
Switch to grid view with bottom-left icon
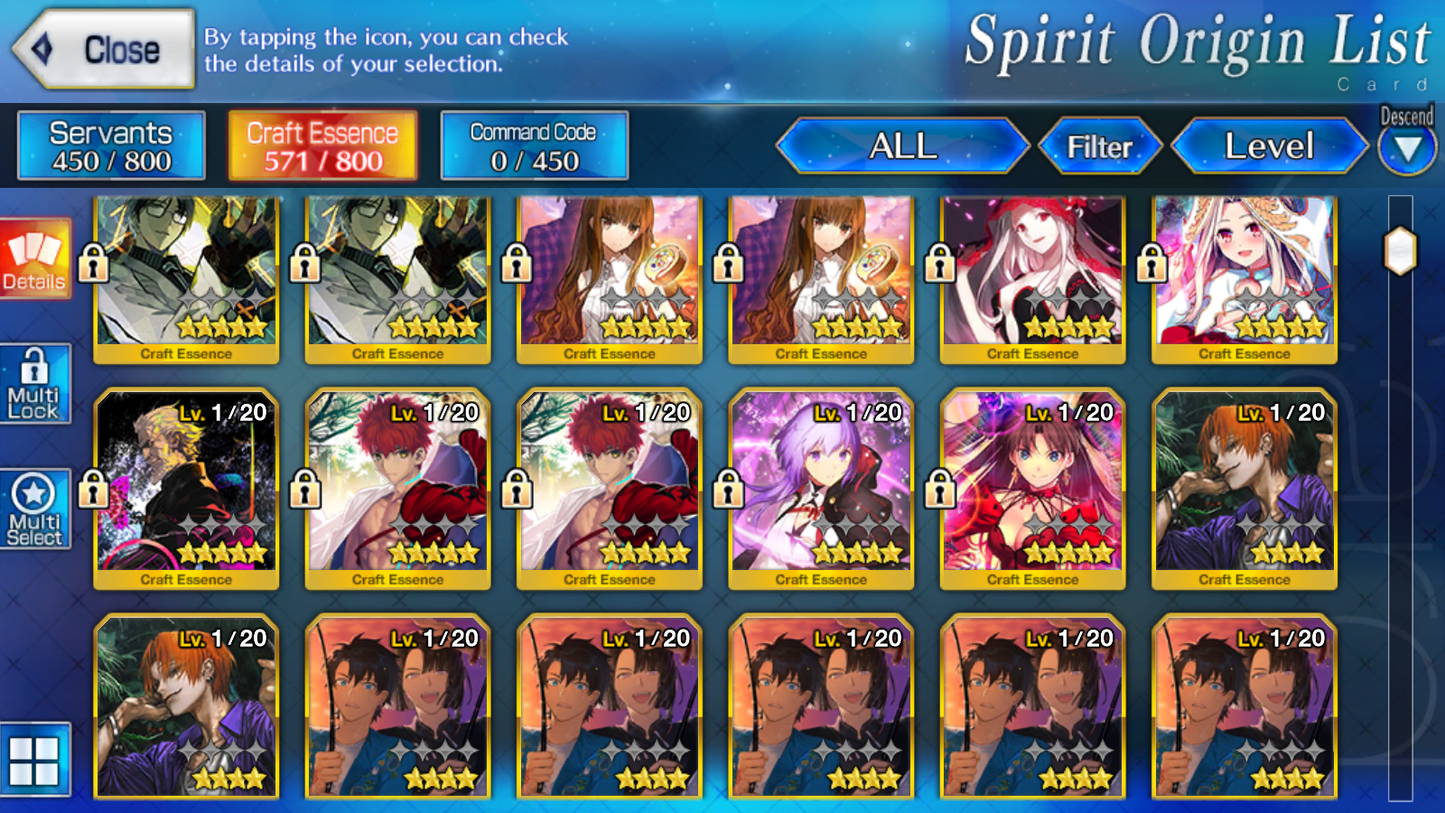click(x=36, y=760)
